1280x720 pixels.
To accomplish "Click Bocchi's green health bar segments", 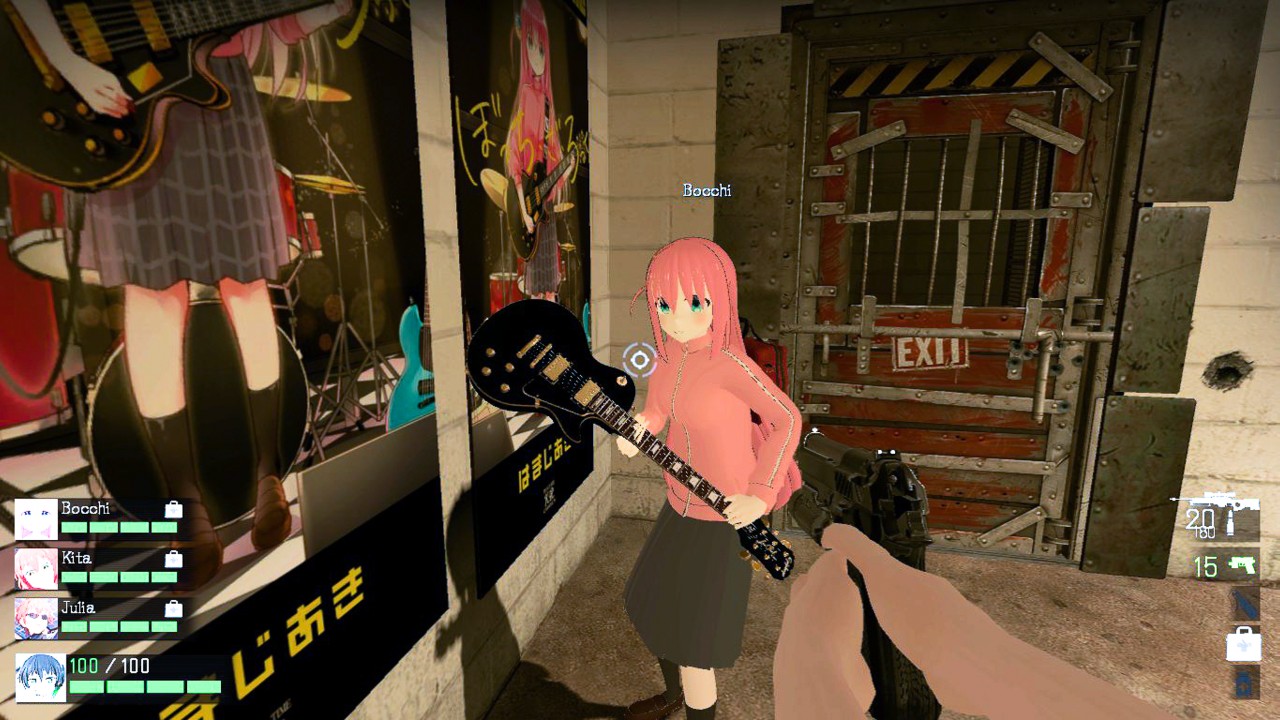I will point(120,527).
